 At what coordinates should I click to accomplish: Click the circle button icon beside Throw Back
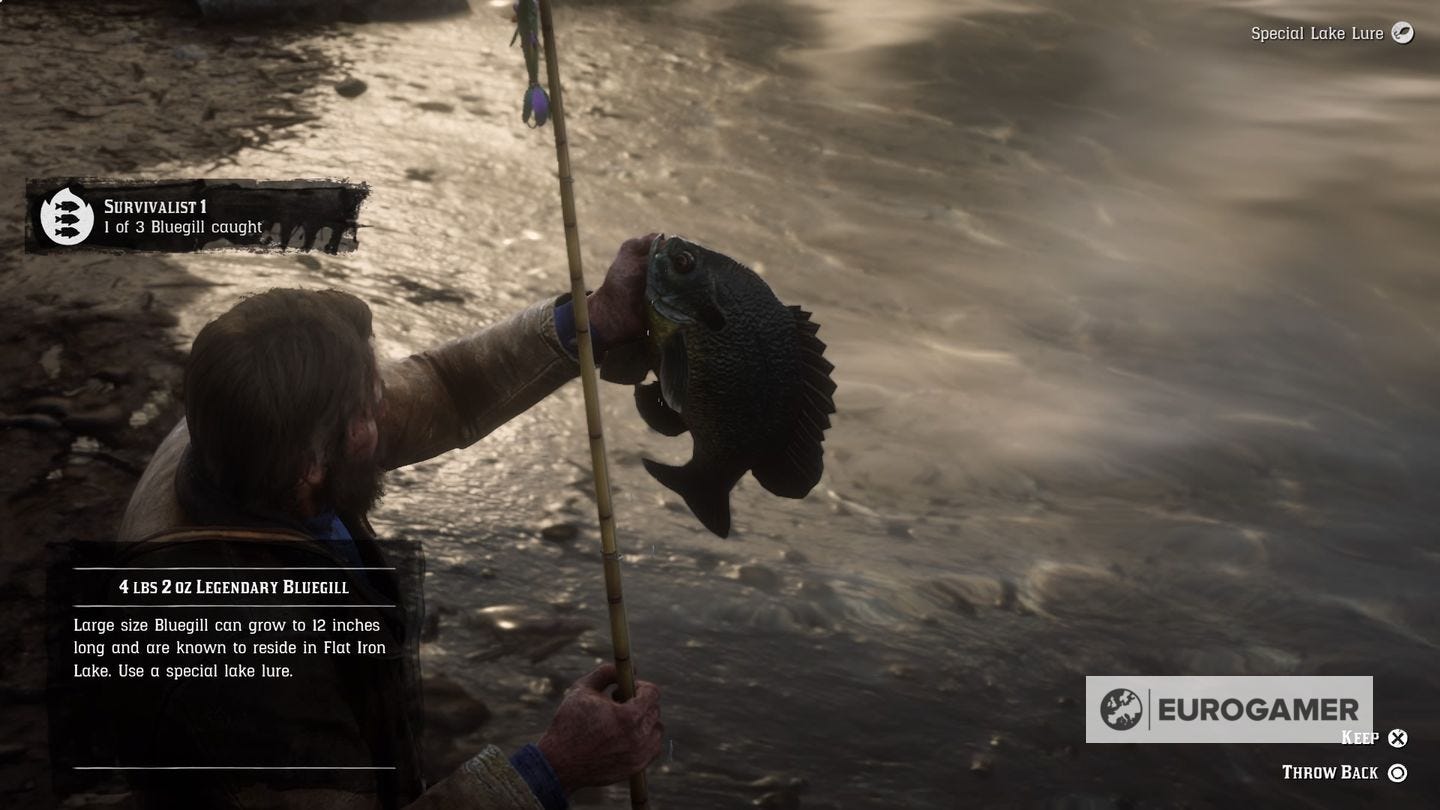pyautogui.click(x=1399, y=772)
